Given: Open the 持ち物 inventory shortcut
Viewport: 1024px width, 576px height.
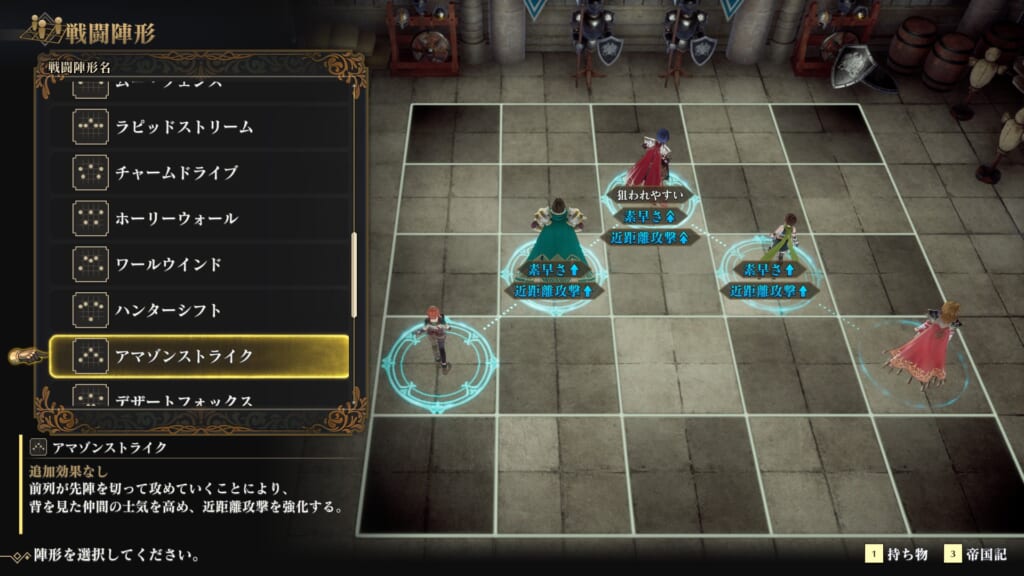Looking at the screenshot, I should [898, 554].
